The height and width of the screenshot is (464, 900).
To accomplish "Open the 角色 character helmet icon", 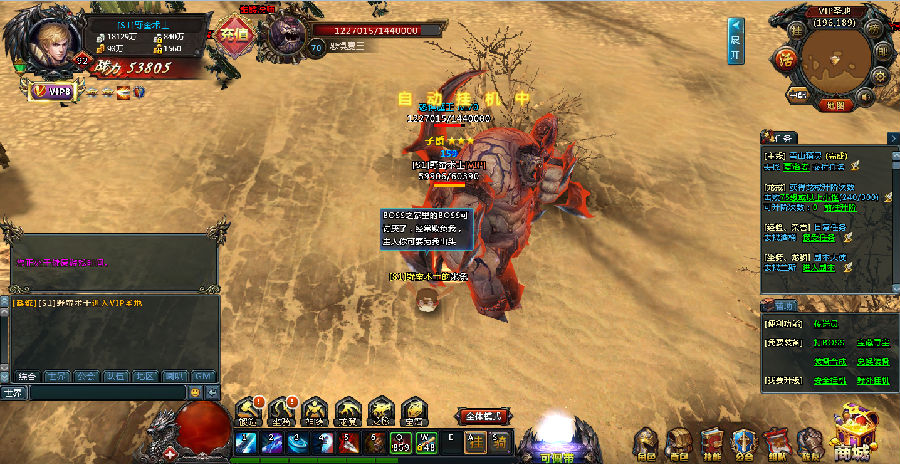I will tap(647, 442).
